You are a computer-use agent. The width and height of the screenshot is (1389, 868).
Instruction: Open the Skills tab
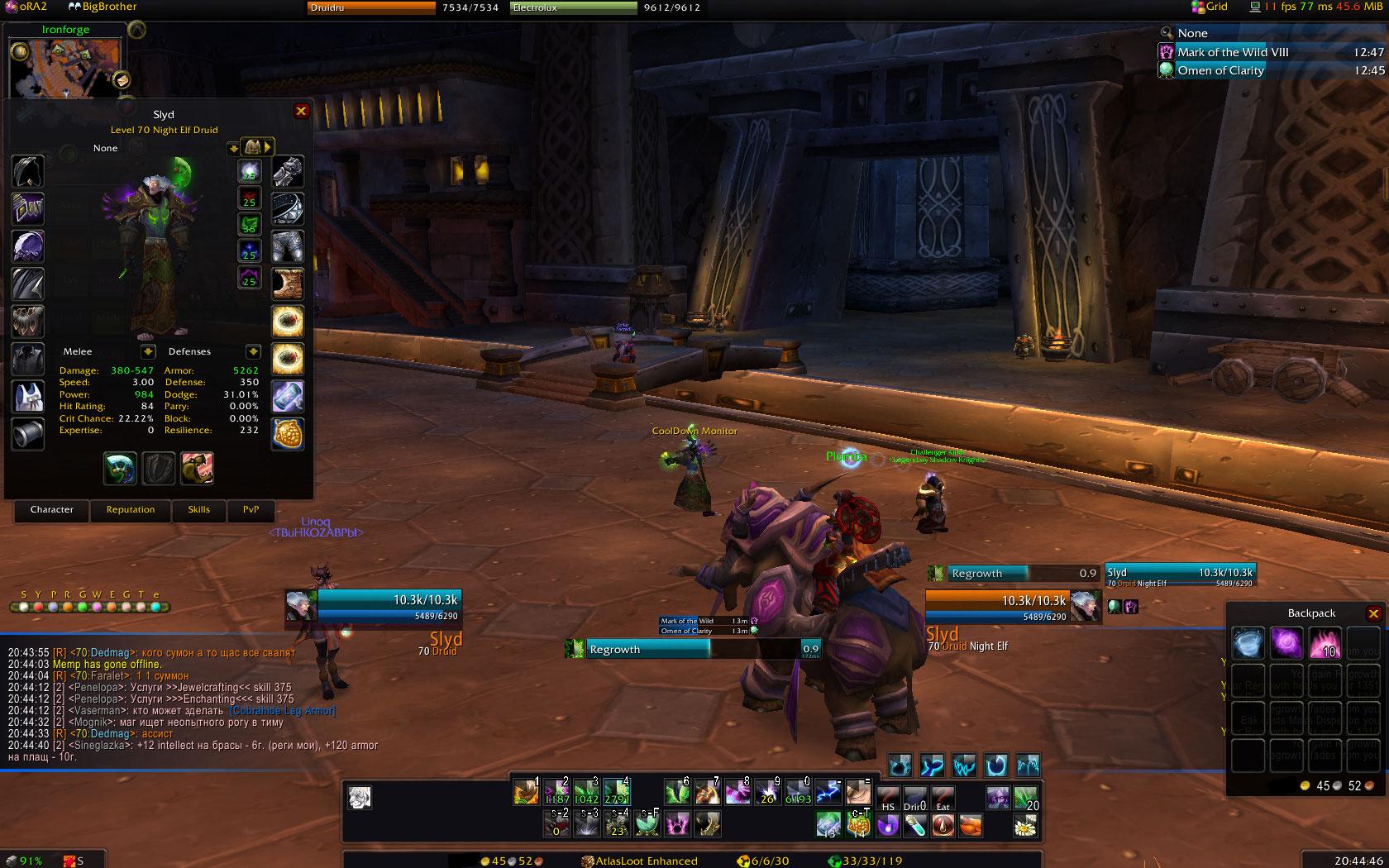198,510
